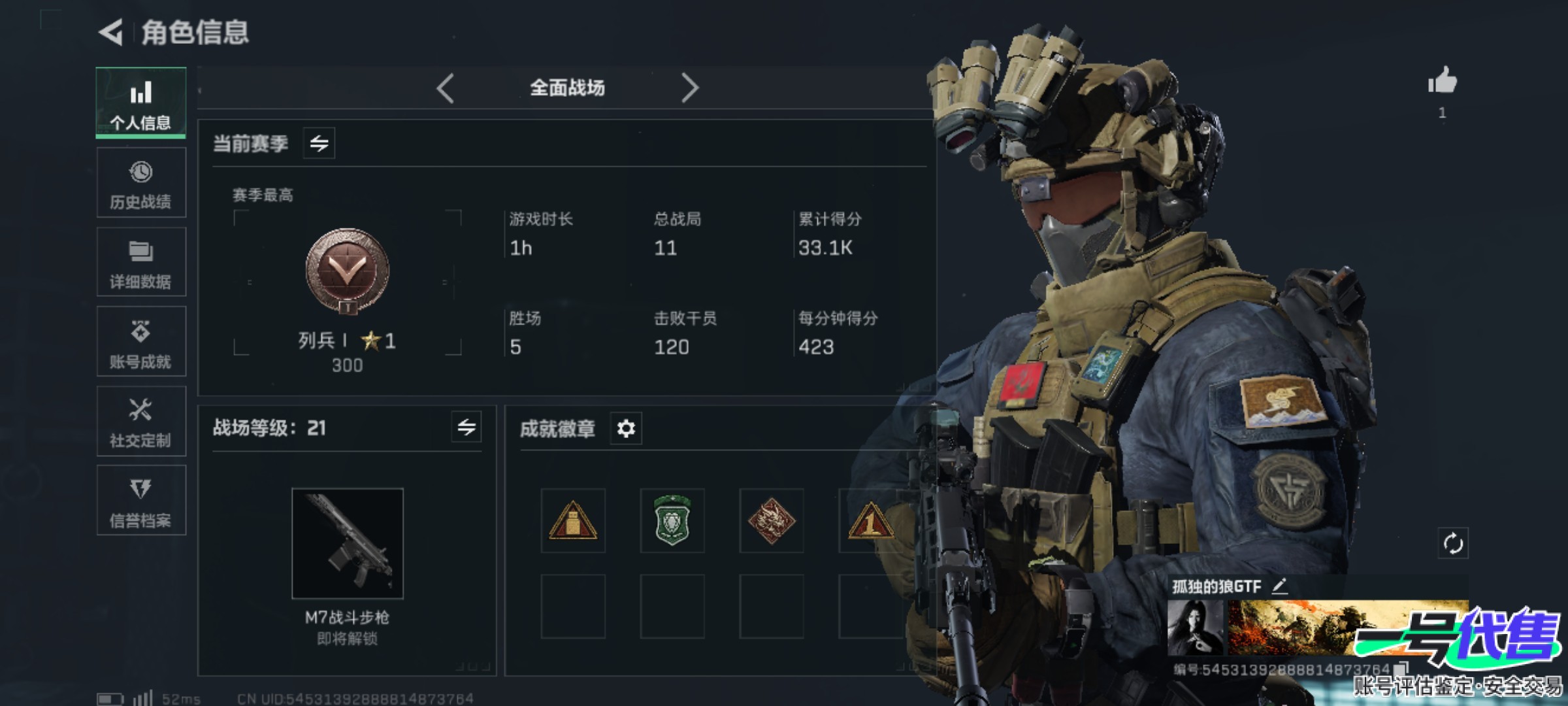Viewport: 1568px width, 706px height.
Task: Edit the player name 孤独的狼GTF
Action: 1280,586
